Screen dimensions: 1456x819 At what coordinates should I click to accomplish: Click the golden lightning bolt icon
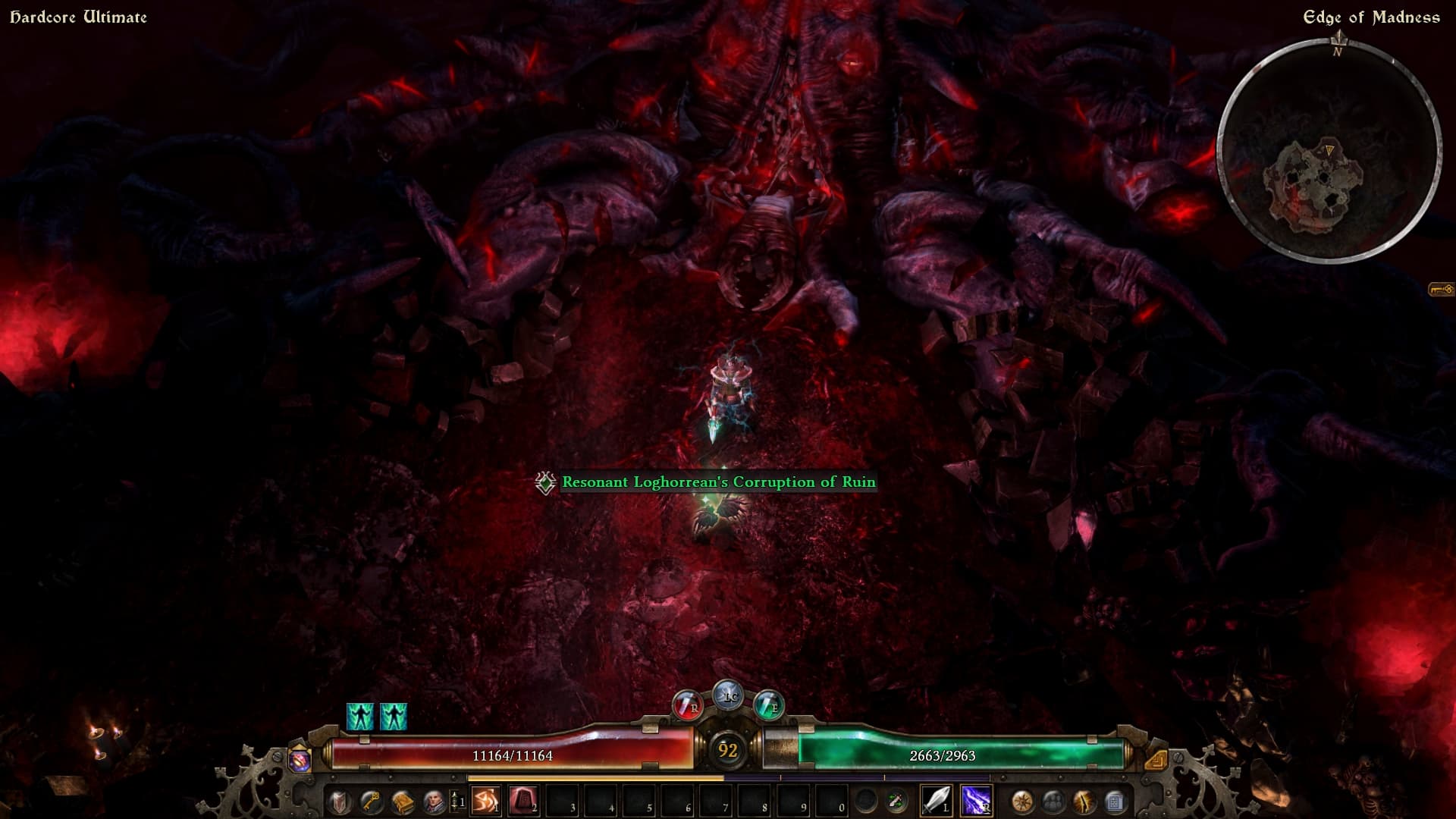pos(1084,801)
